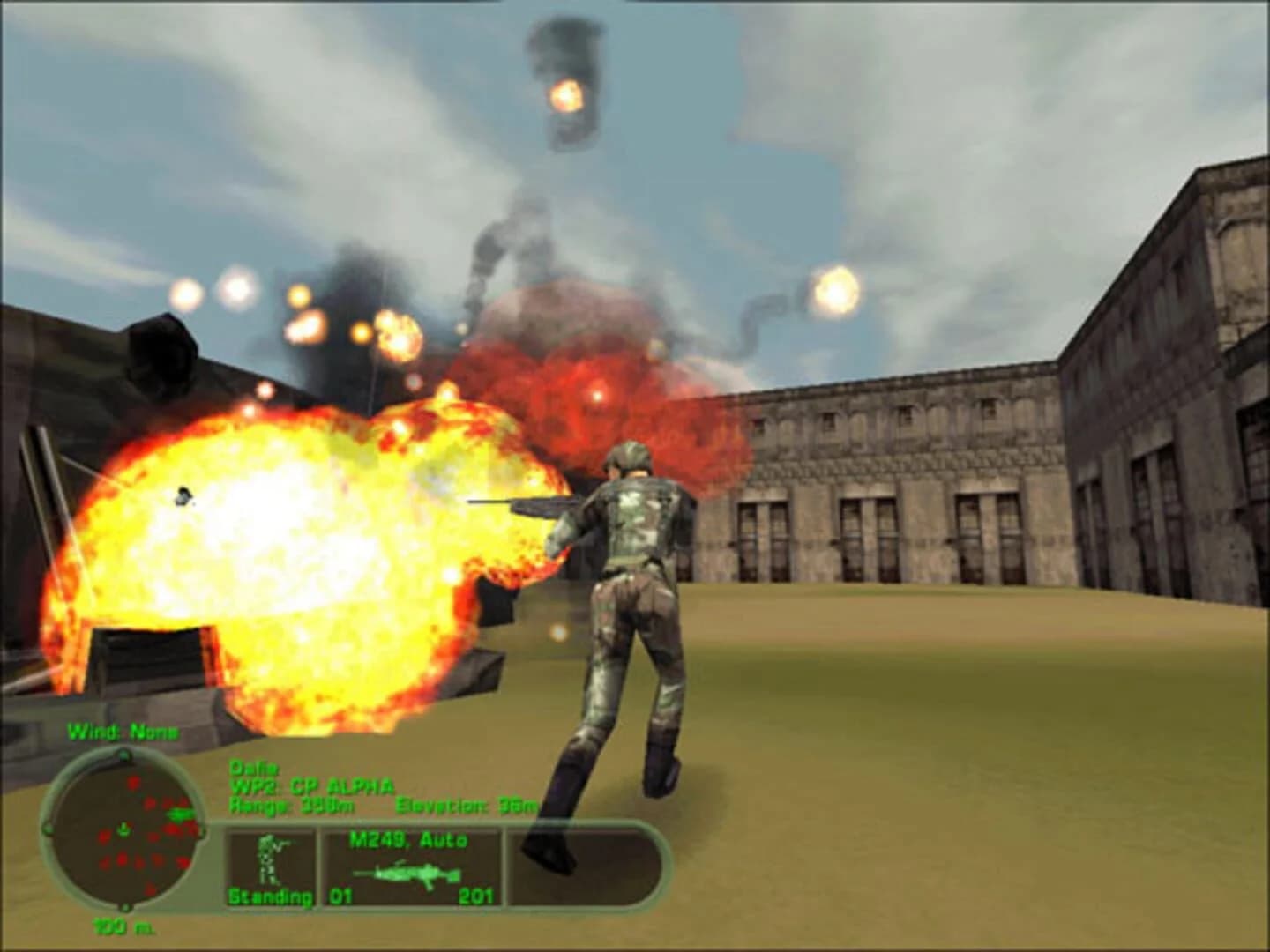Click the 100 m. map scale label

point(123,926)
